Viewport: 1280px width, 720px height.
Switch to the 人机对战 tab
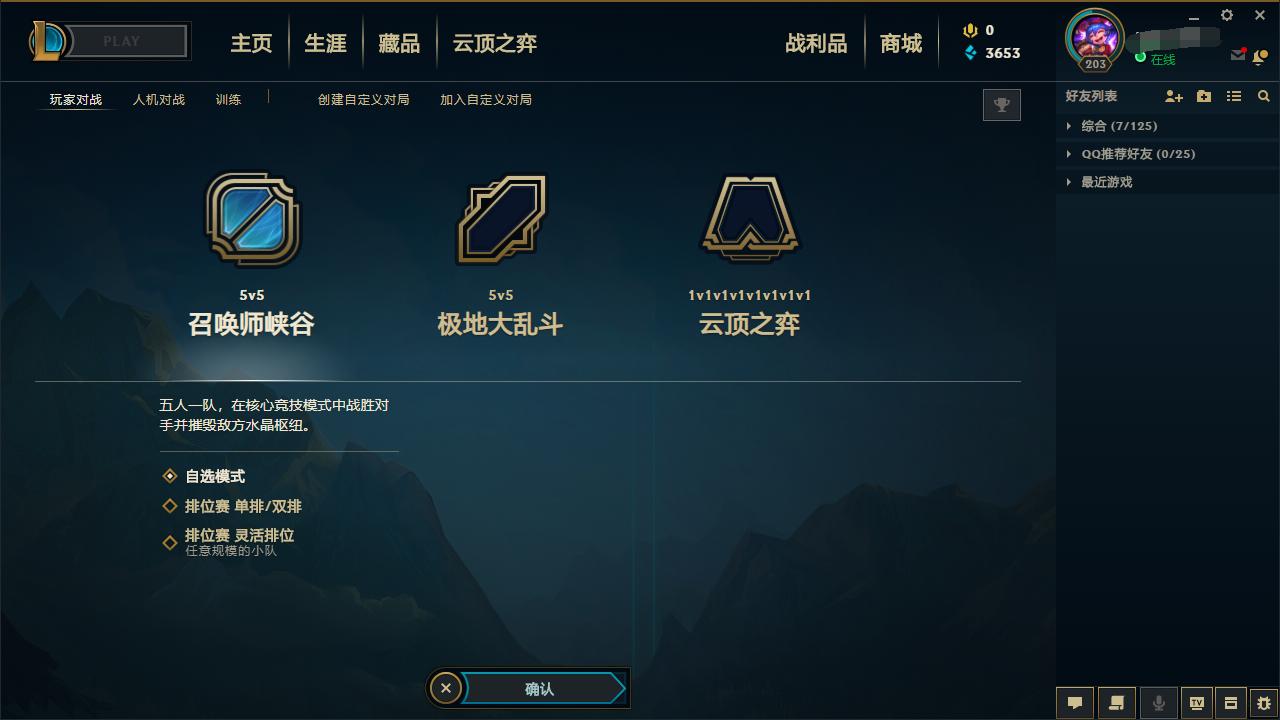coord(159,100)
